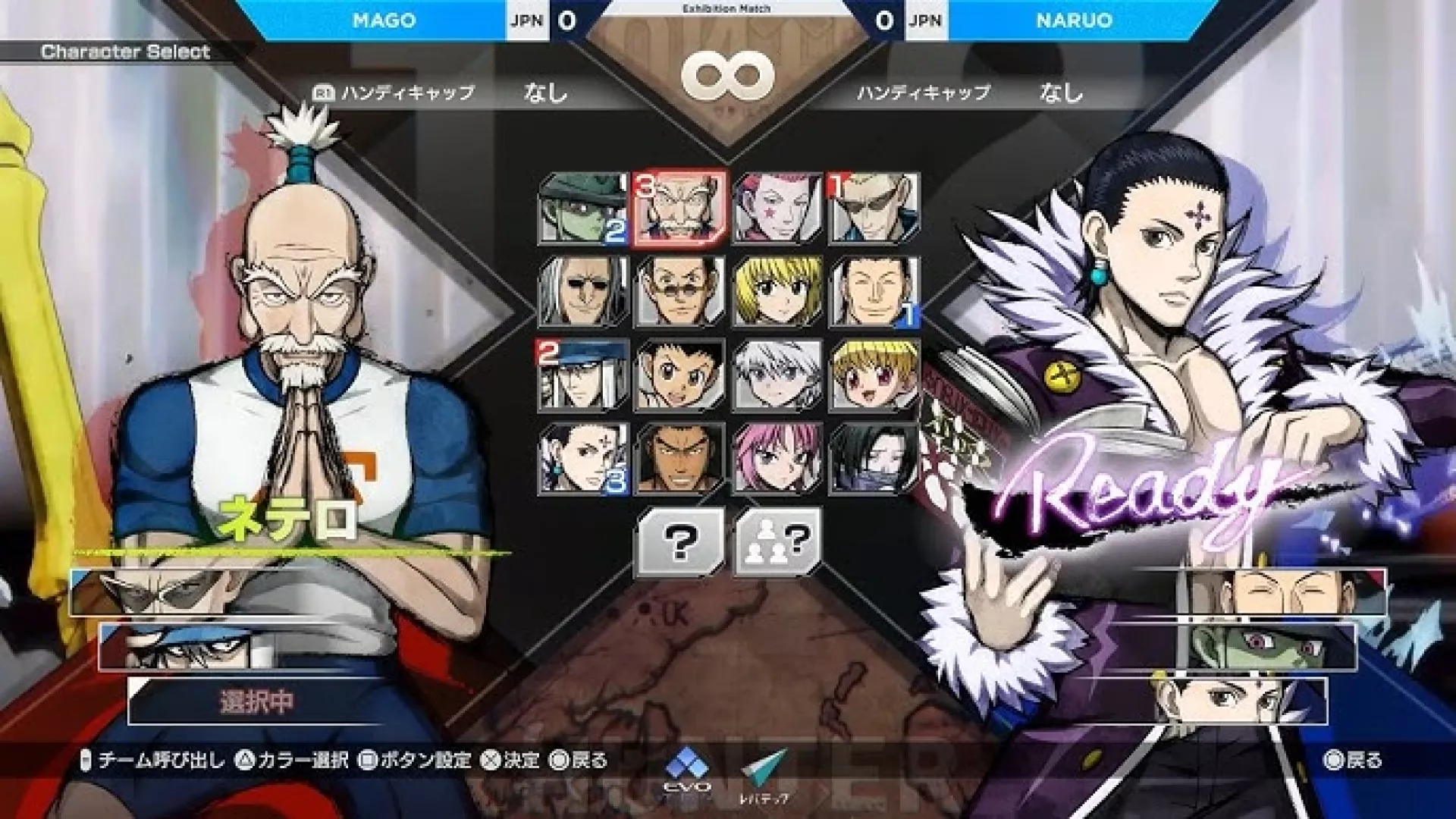This screenshot has width=1456, height=819.
Task: Select Netero's portrait in the roster
Action: point(679,209)
